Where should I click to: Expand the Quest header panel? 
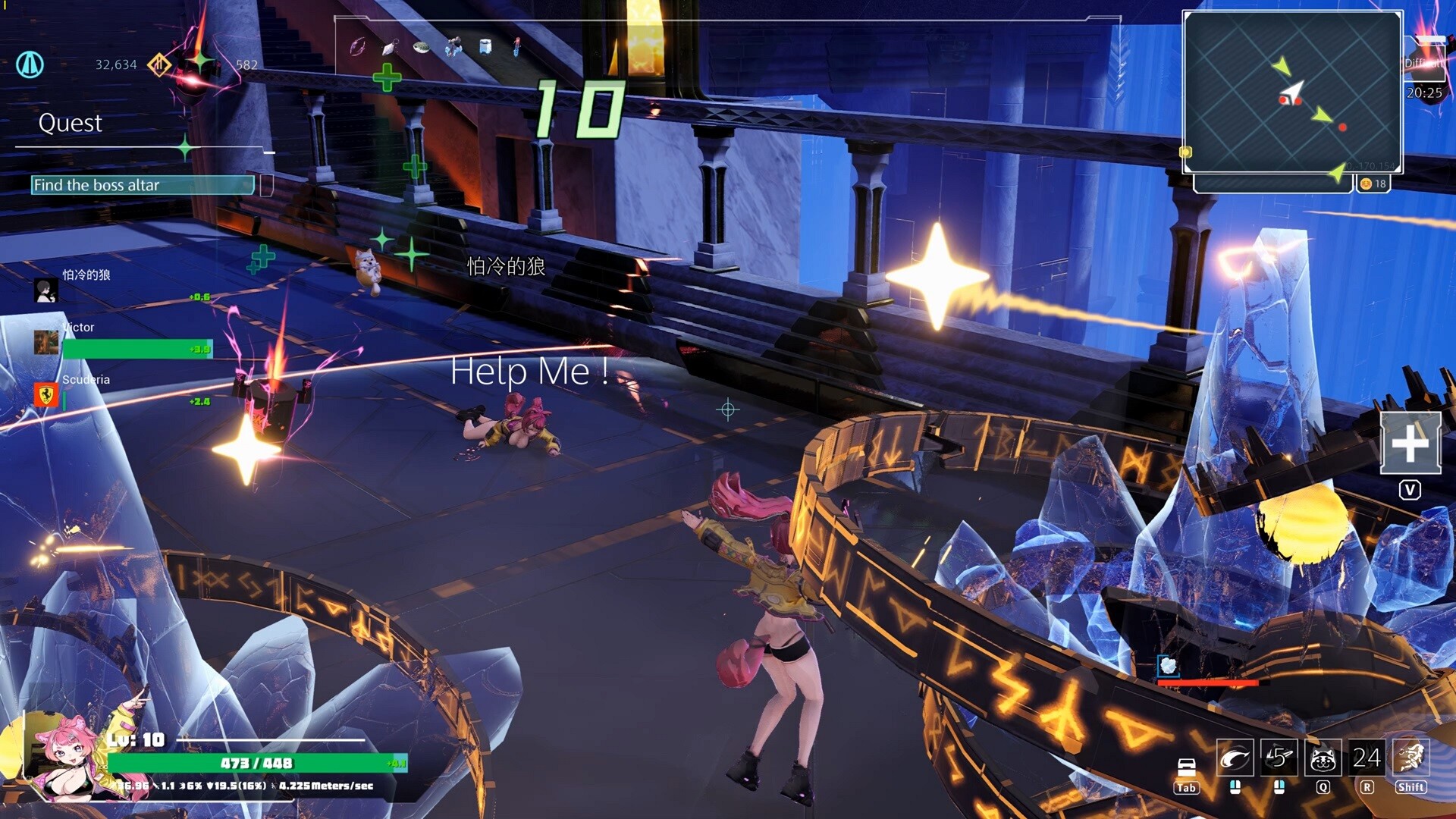[x=72, y=124]
